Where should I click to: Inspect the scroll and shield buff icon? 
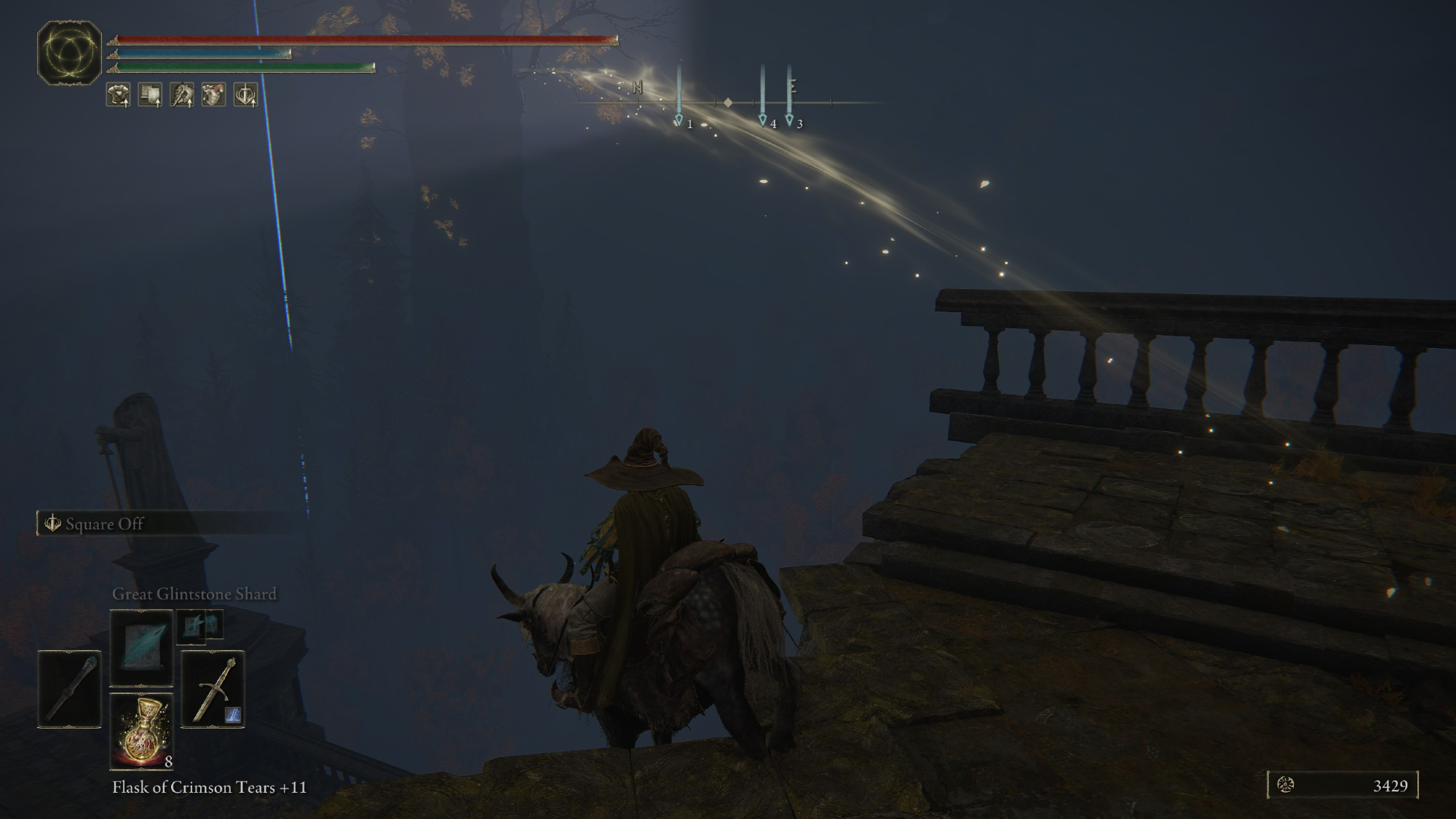point(150,95)
